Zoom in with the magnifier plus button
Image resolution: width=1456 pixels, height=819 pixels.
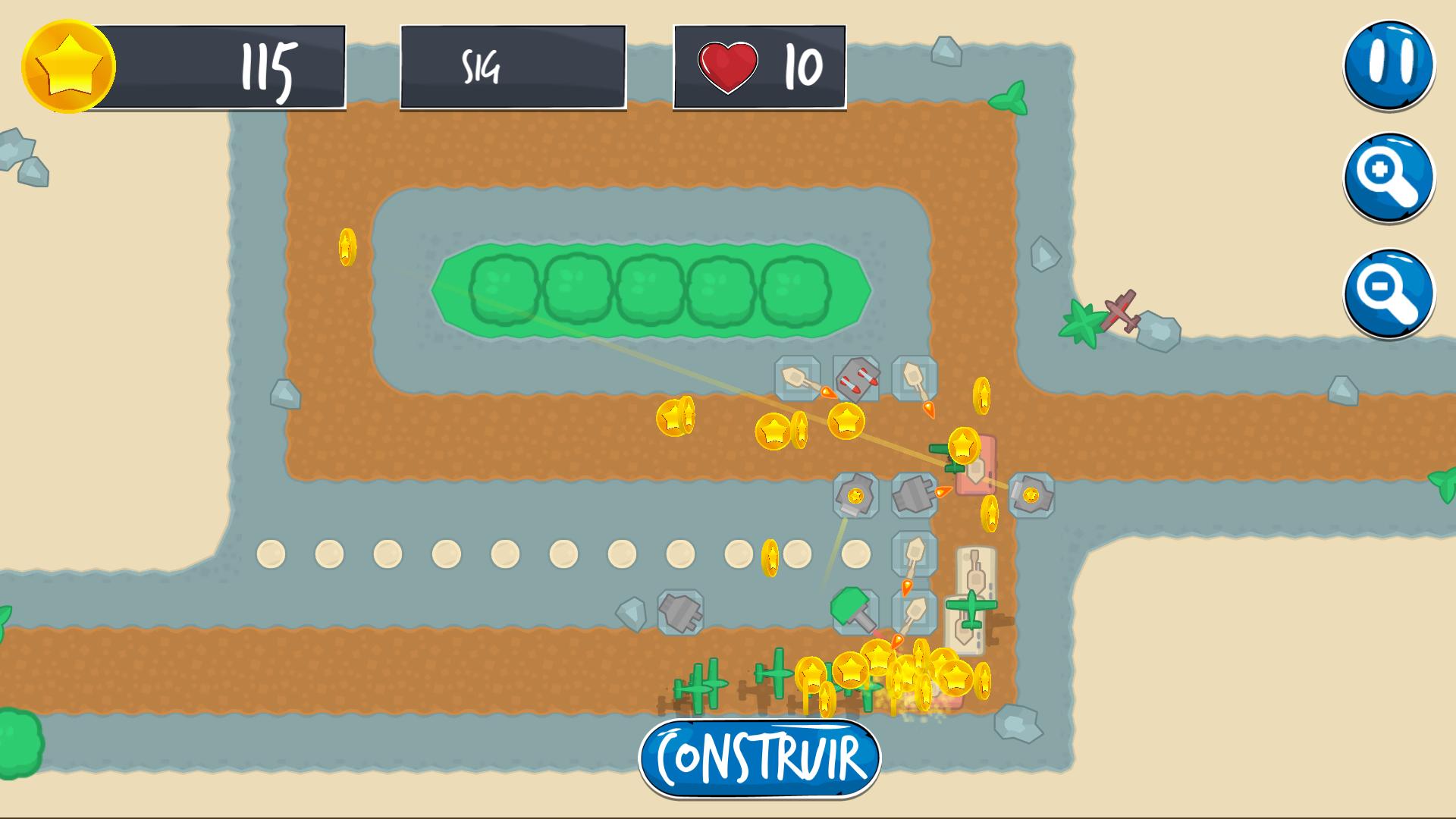(1389, 178)
